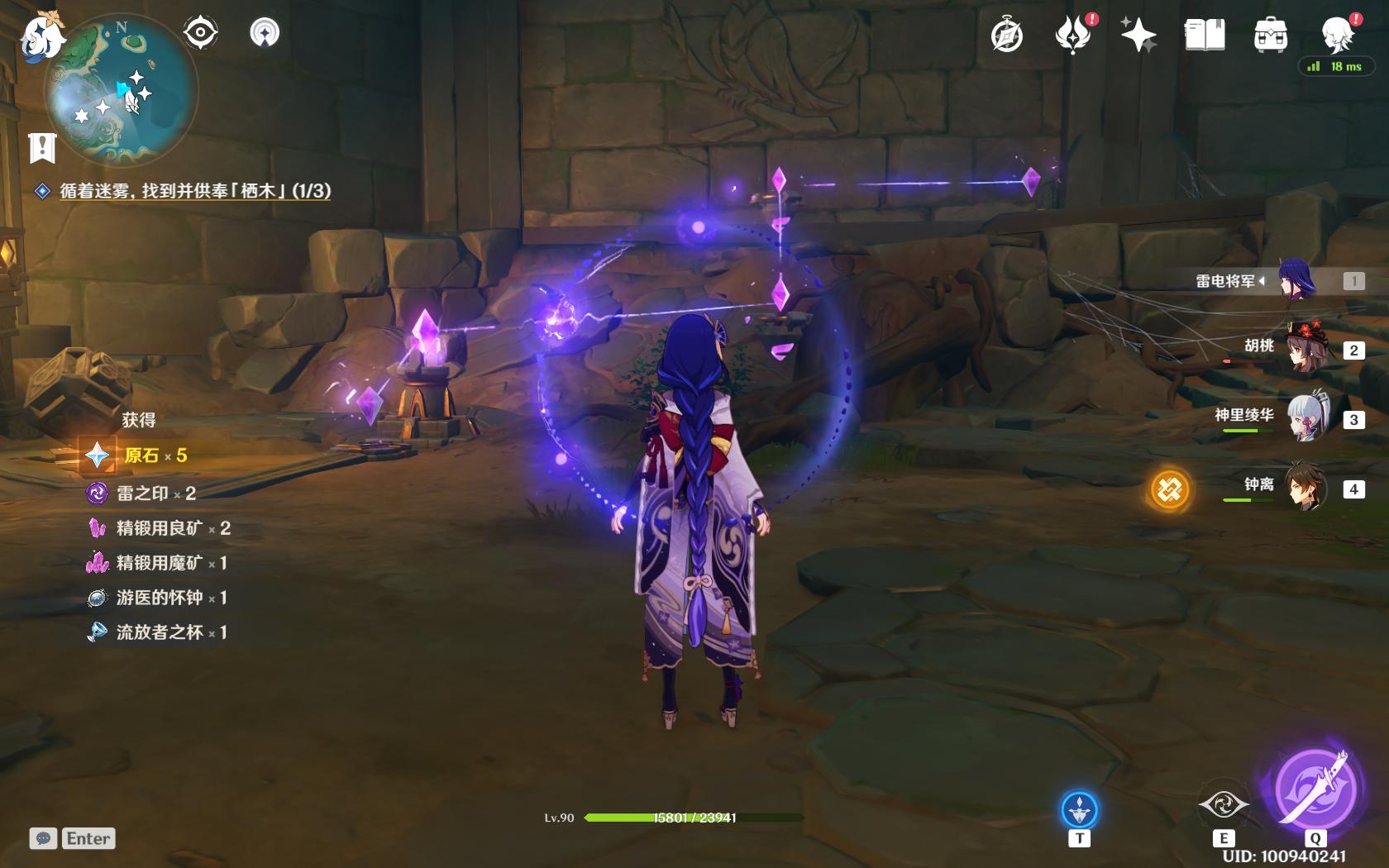Toggle the elemental sight eye icon
The image size is (1389, 868).
click(200, 33)
